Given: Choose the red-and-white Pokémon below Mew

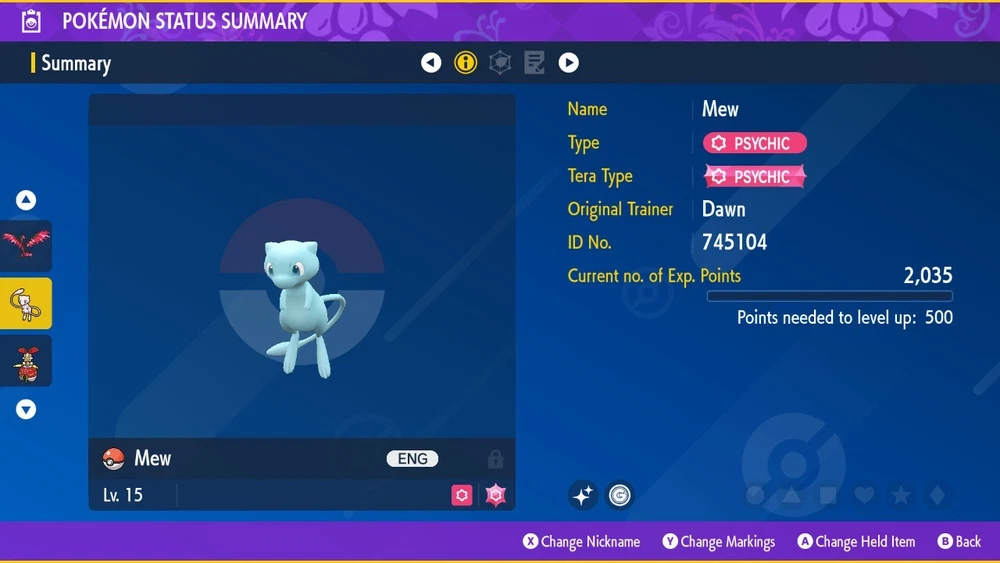Looking at the screenshot, I should click(x=26, y=361).
